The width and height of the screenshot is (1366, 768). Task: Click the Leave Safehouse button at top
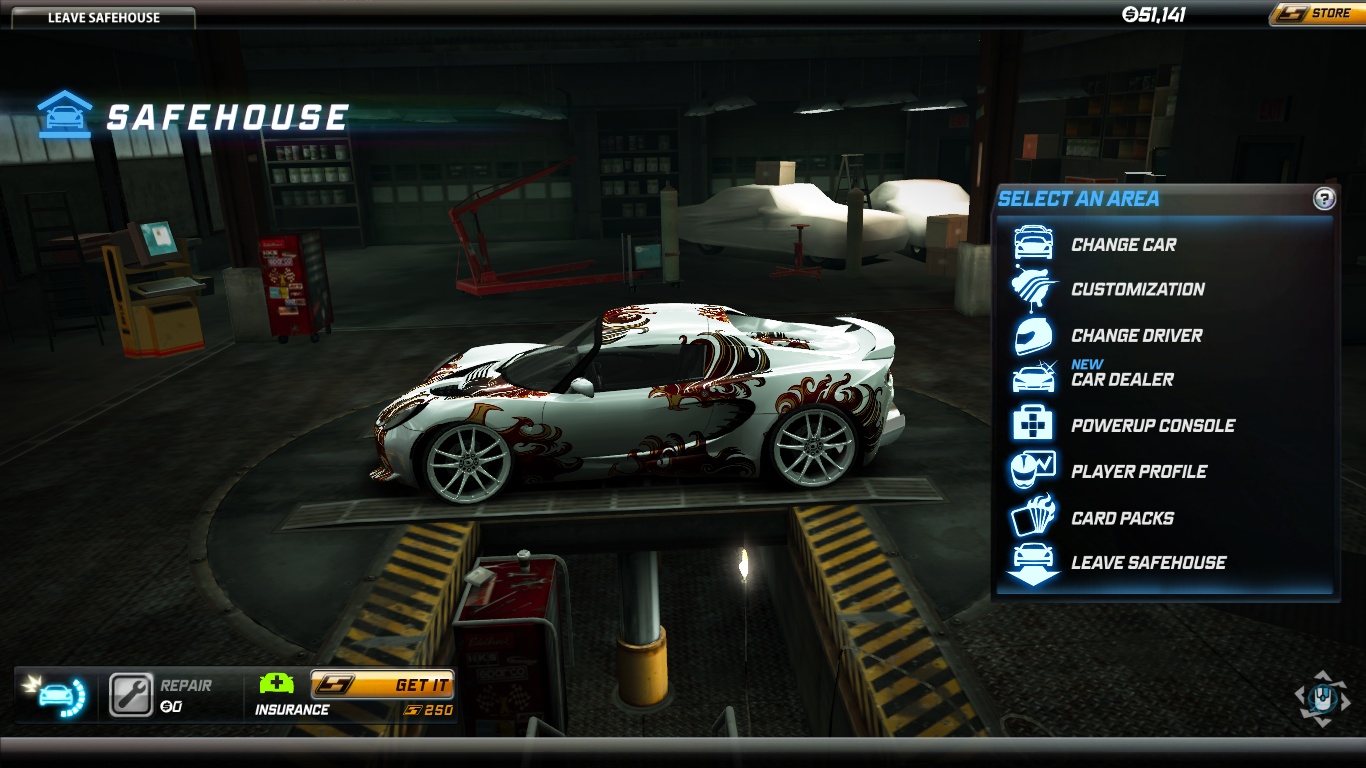pos(103,17)
